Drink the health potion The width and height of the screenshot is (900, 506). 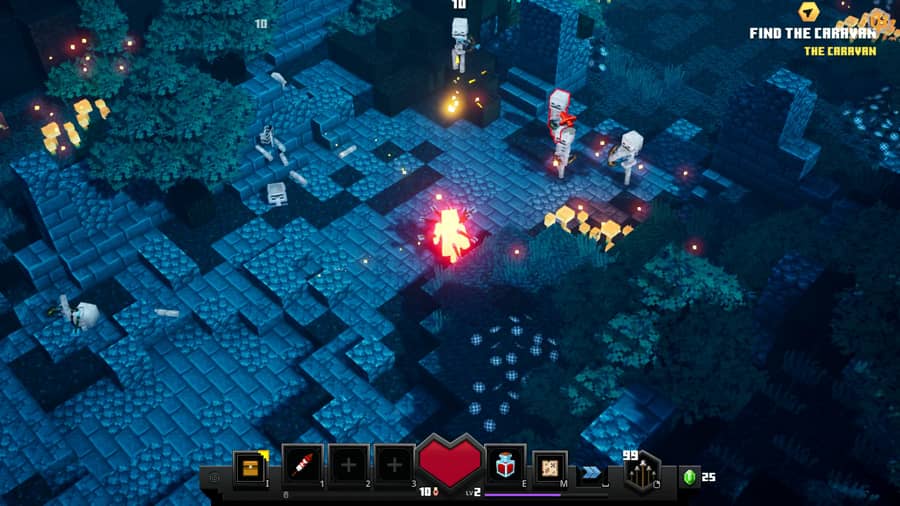pyautogui.click(x=506, y=466)
